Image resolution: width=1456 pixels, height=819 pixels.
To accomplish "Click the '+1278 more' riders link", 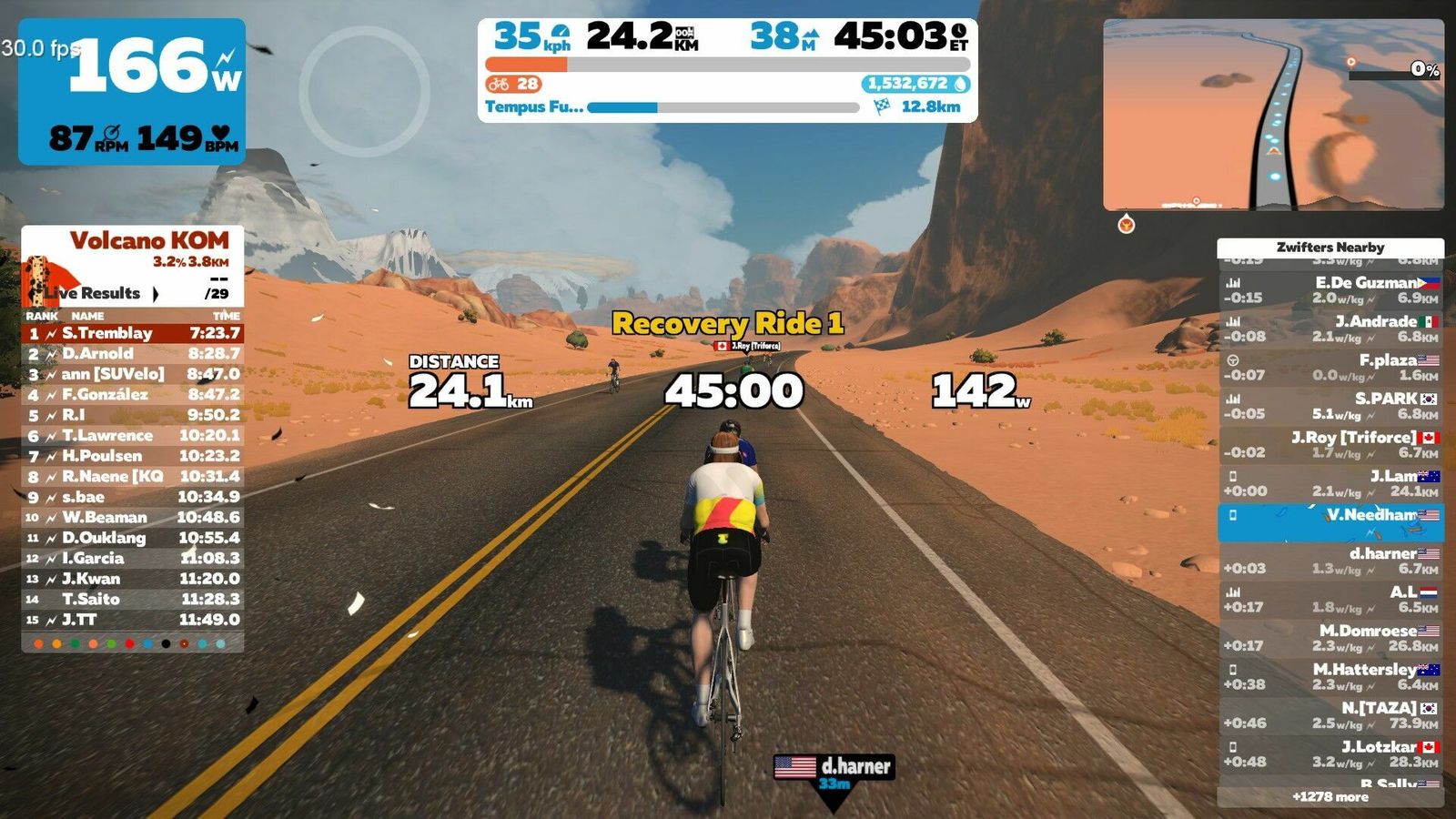I will tap(1330, 796).
